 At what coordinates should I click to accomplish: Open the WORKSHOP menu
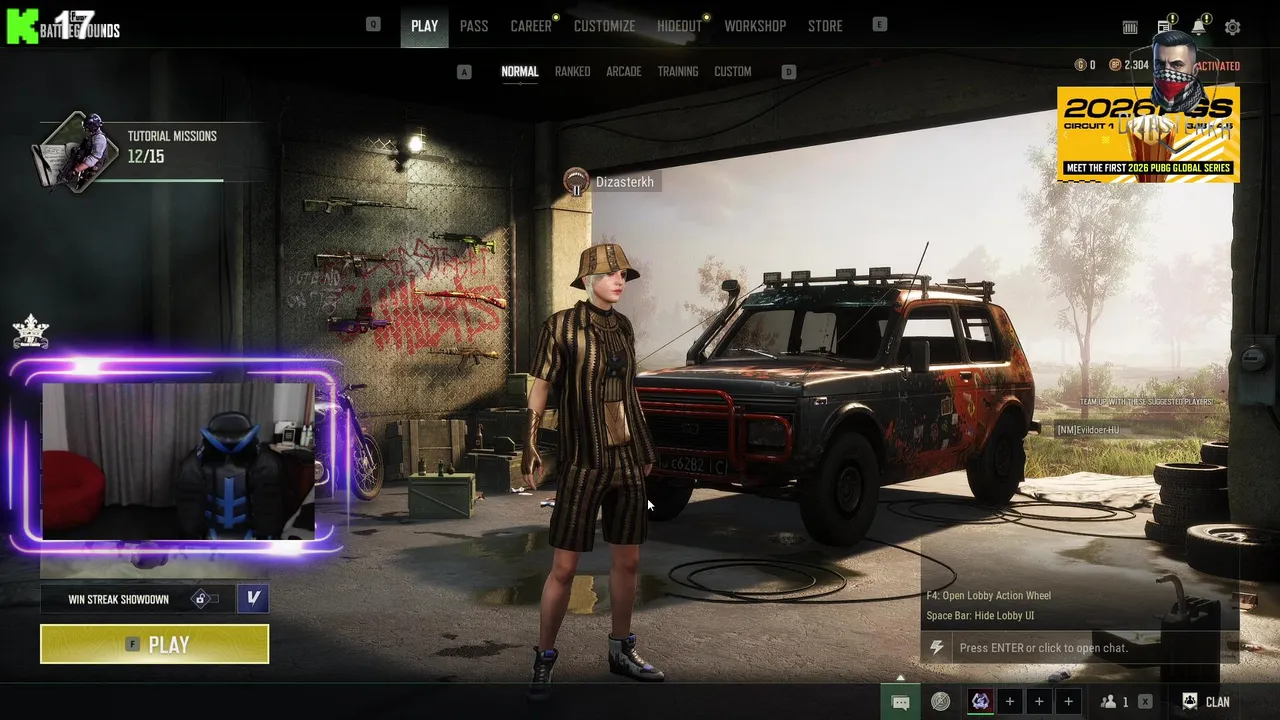point(755,26)
